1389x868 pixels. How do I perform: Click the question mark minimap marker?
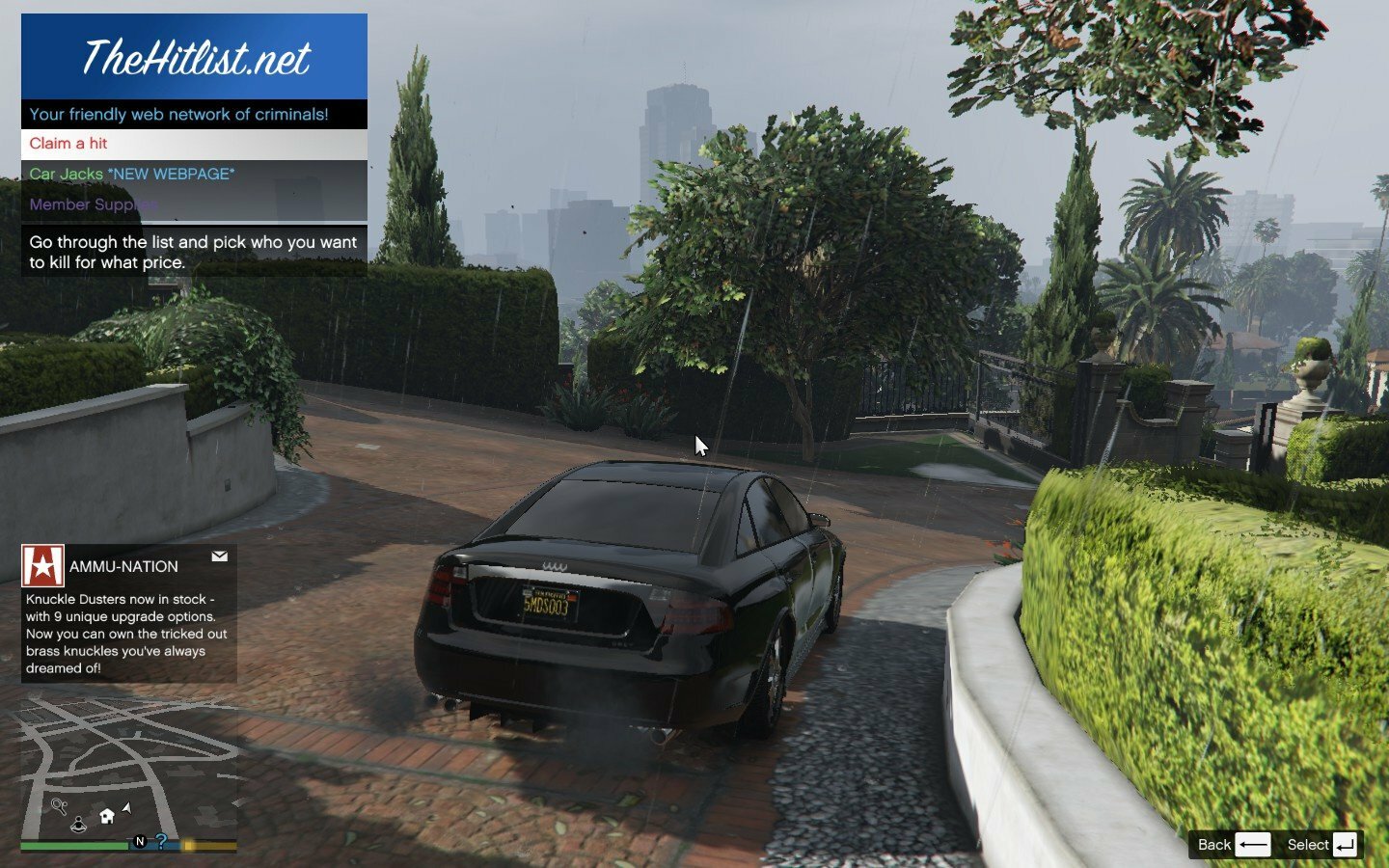(161, 841)
